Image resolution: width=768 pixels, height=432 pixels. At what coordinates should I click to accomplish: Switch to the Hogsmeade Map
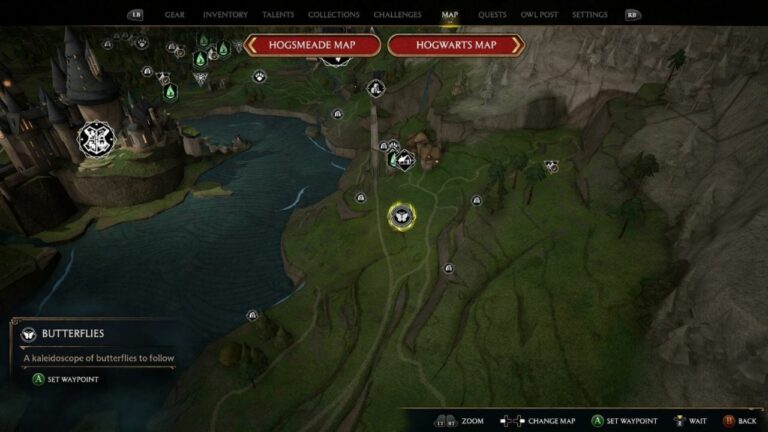313,45
